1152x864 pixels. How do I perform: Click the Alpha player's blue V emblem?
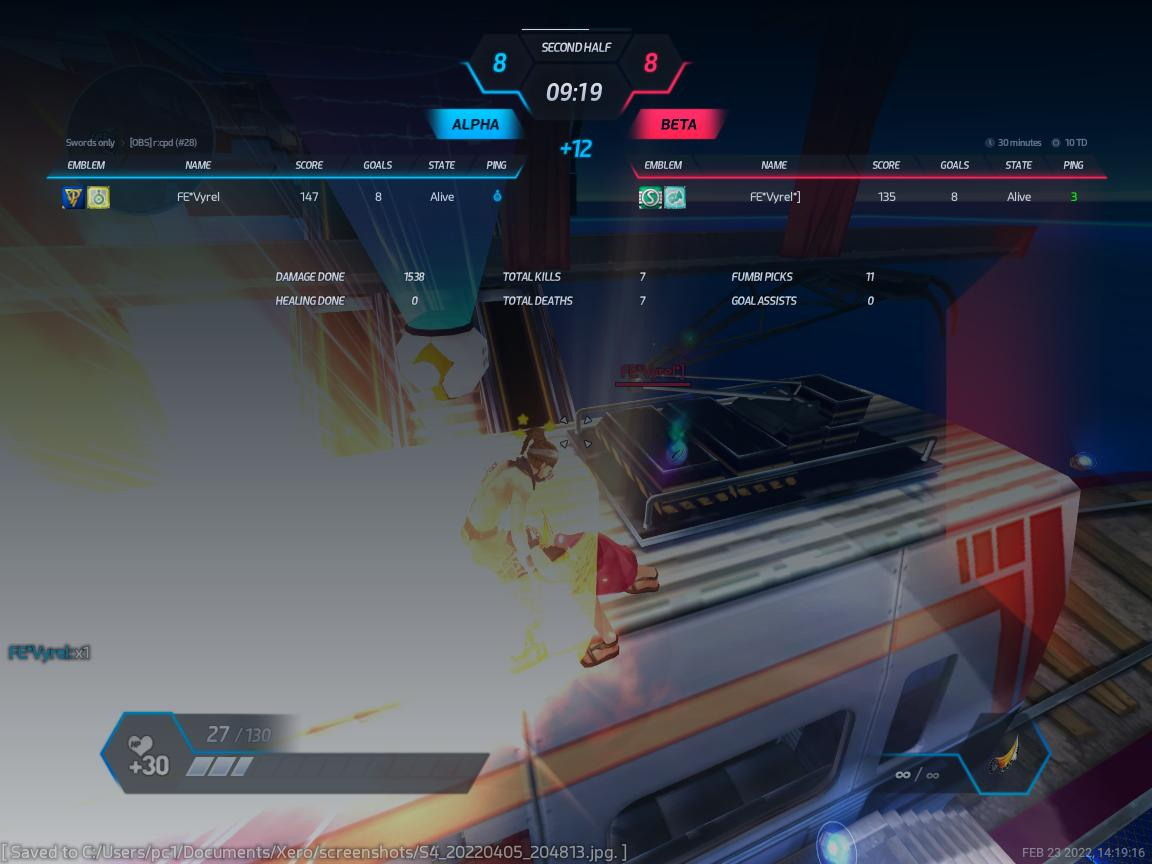73,197
